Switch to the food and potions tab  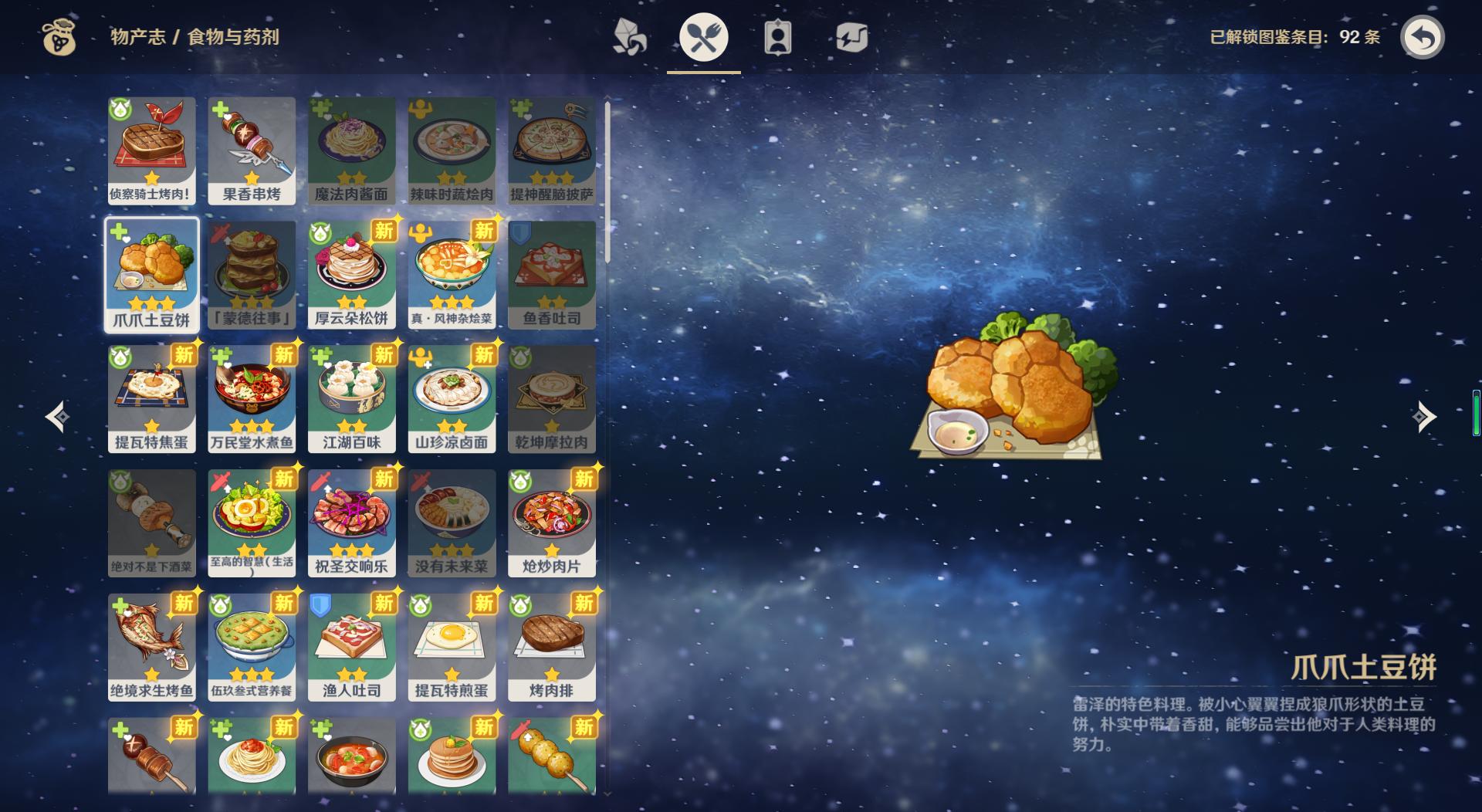click(703, 37)
